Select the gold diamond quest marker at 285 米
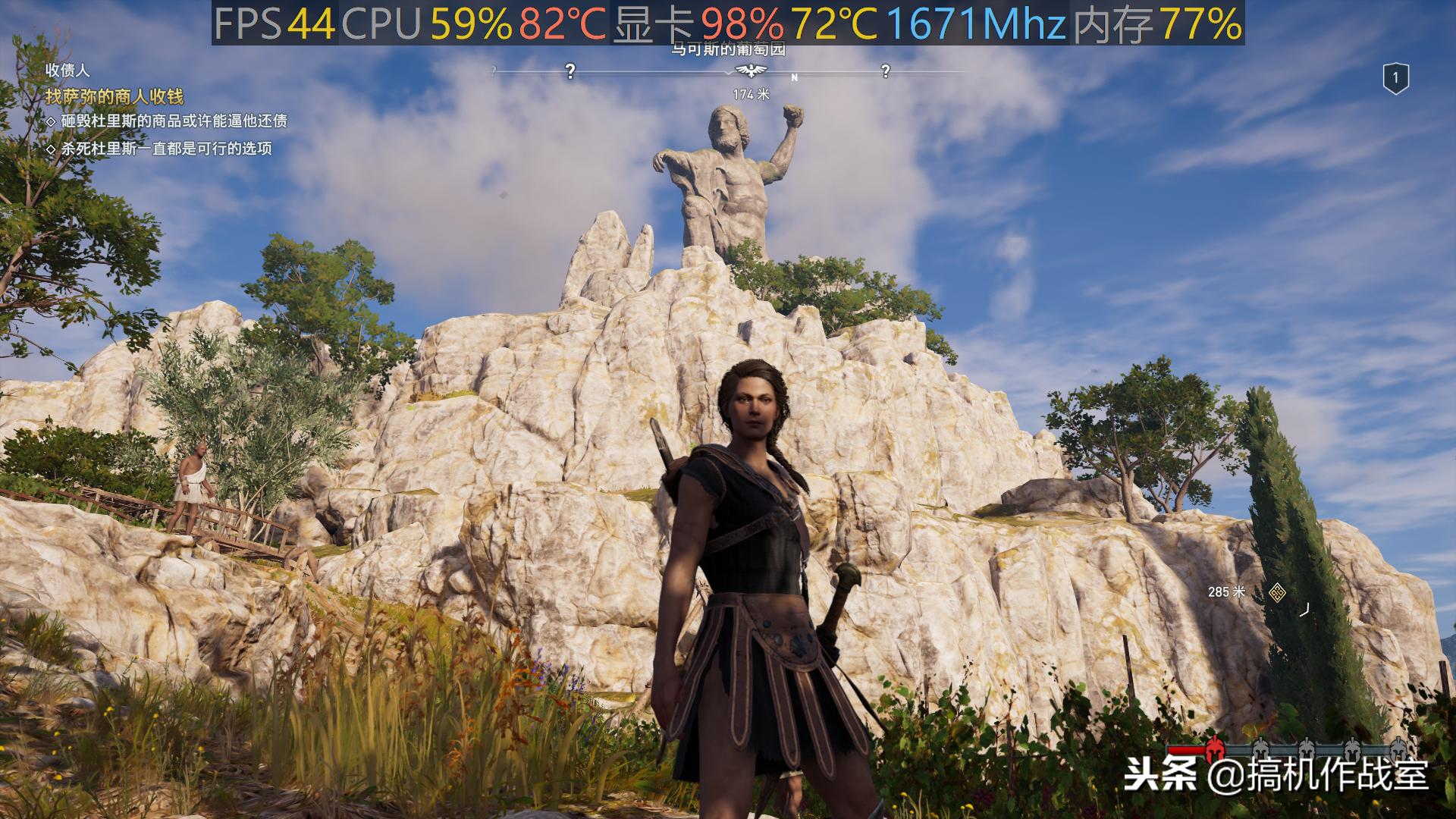This screenshot has height=819, width=1456. point(1277,592)
